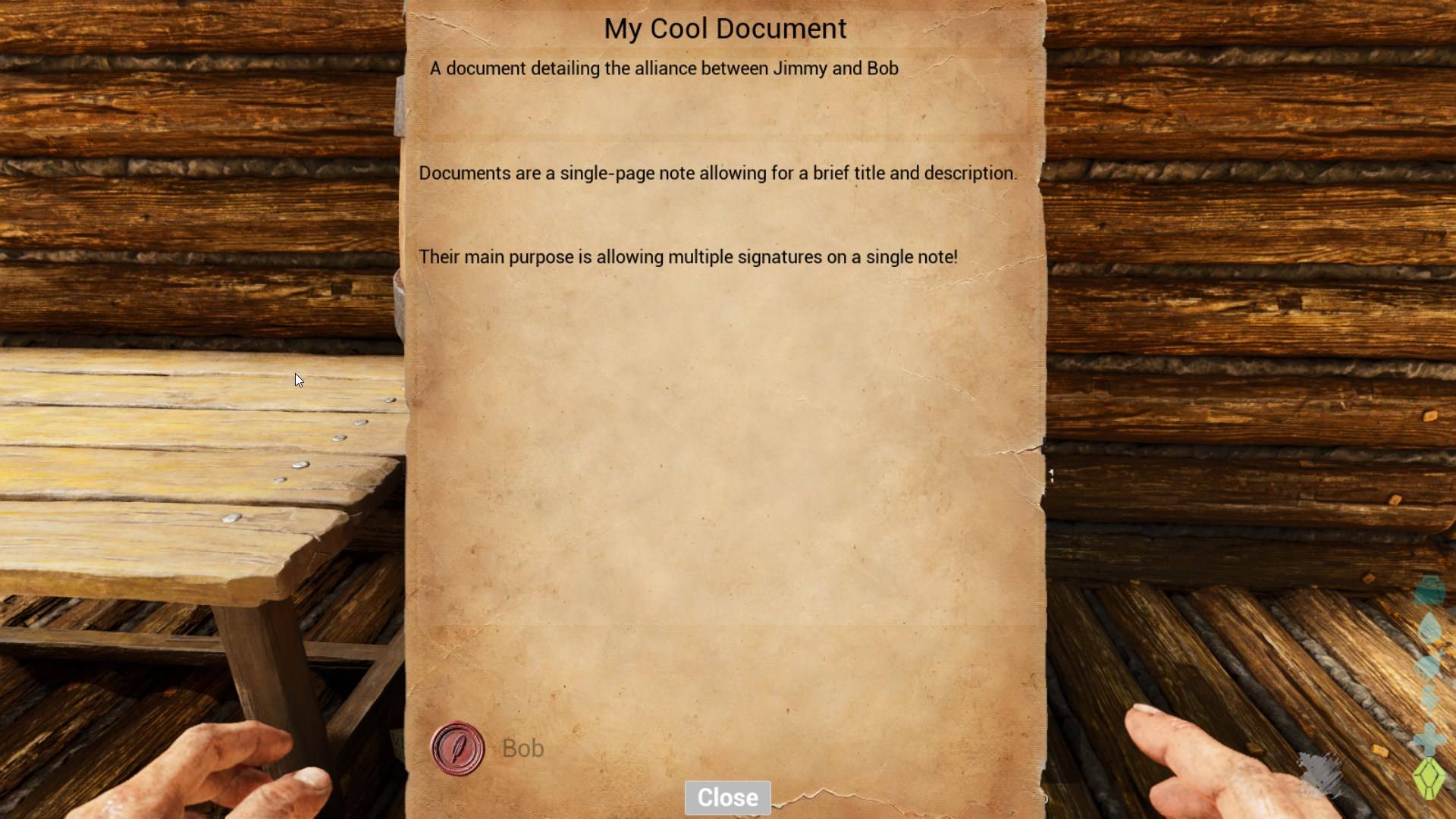Select the water flask thirst icon
This screenshot has height=819, width=1456.
pyautogui.click(x=1429, y=590)
